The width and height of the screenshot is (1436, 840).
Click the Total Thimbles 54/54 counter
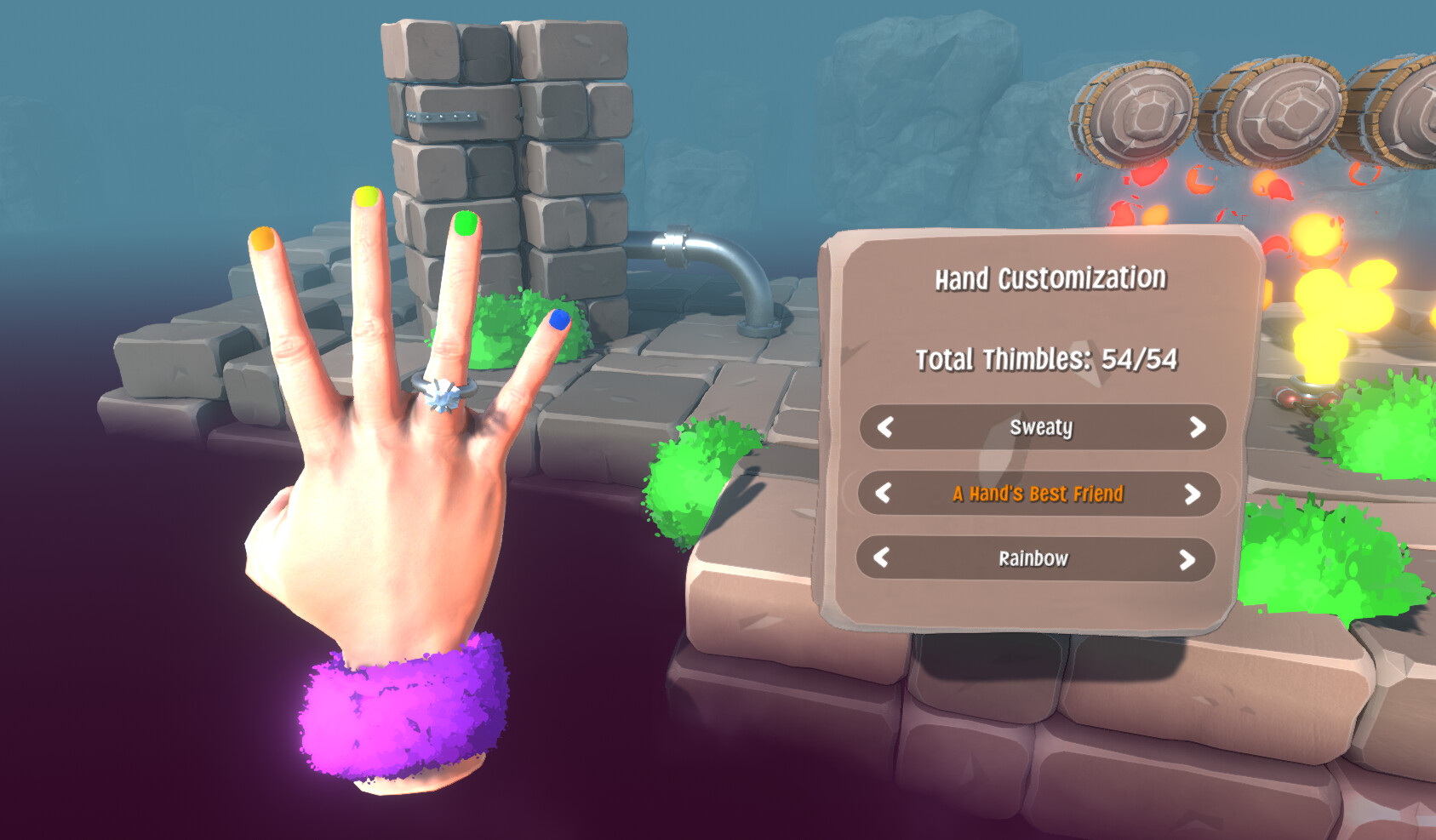1048,359
